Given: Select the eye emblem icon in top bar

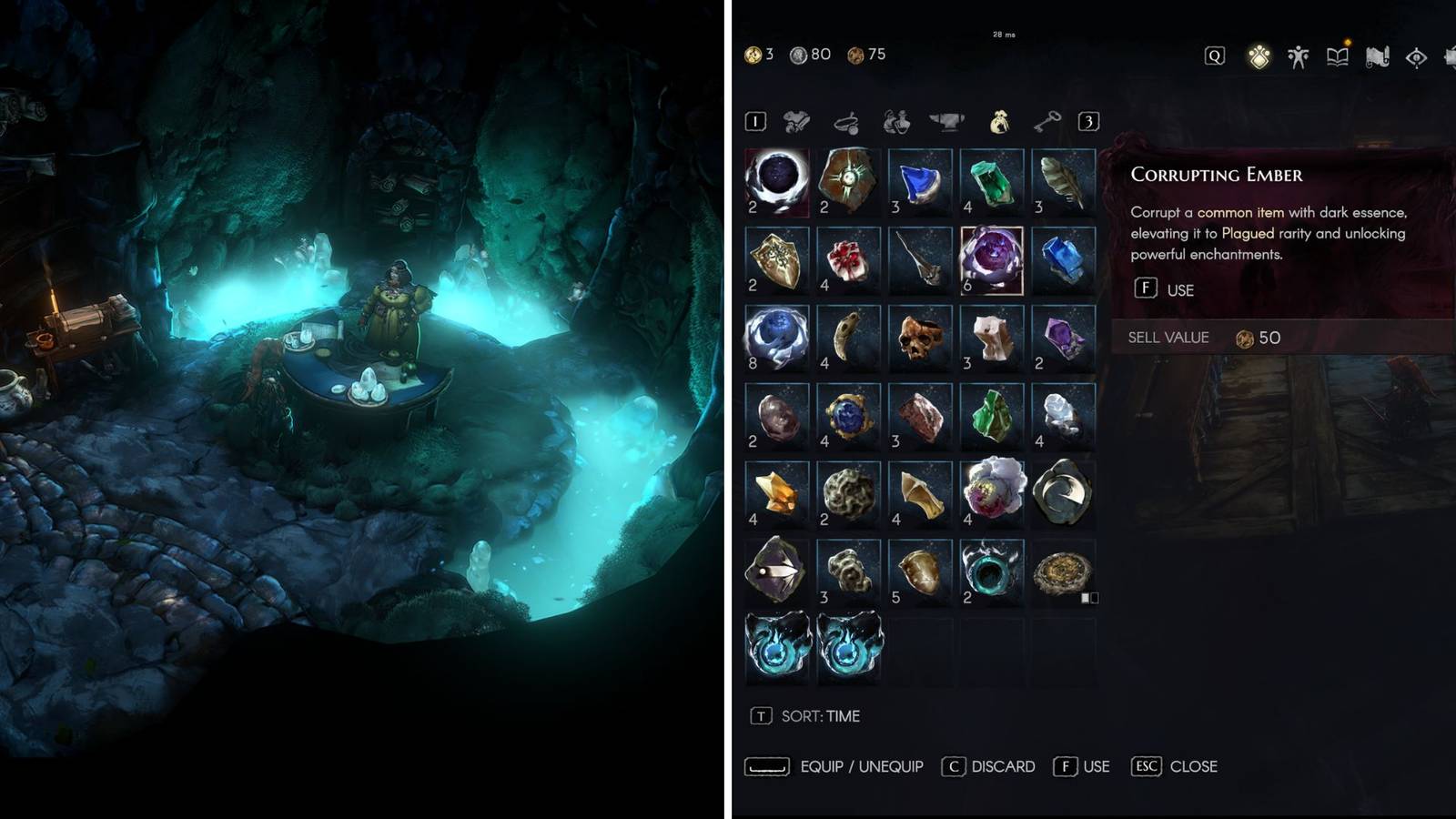Looking at the screenshot, I should pyautogui.click(x=1416, y=56).
